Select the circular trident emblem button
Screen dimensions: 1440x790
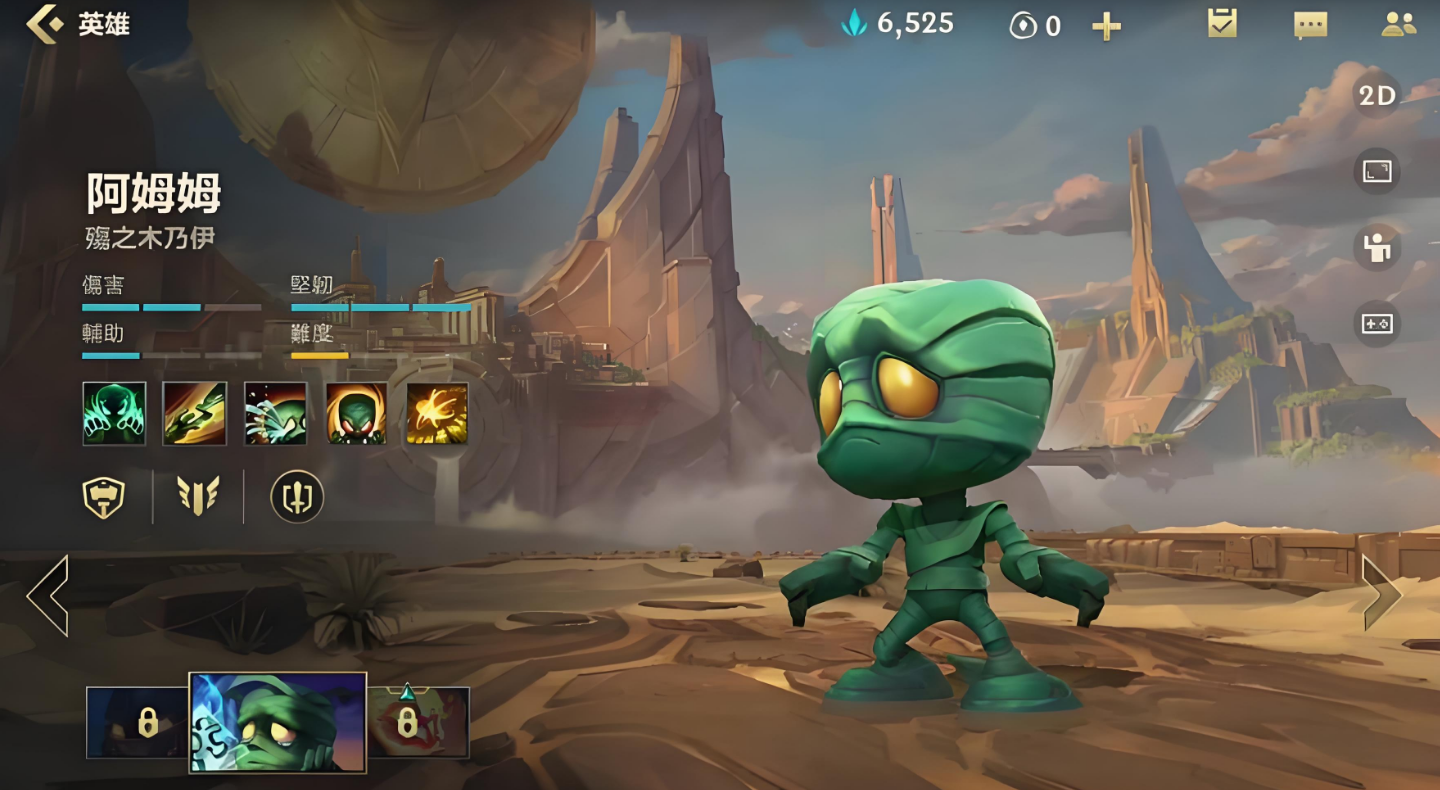point(297,496)
